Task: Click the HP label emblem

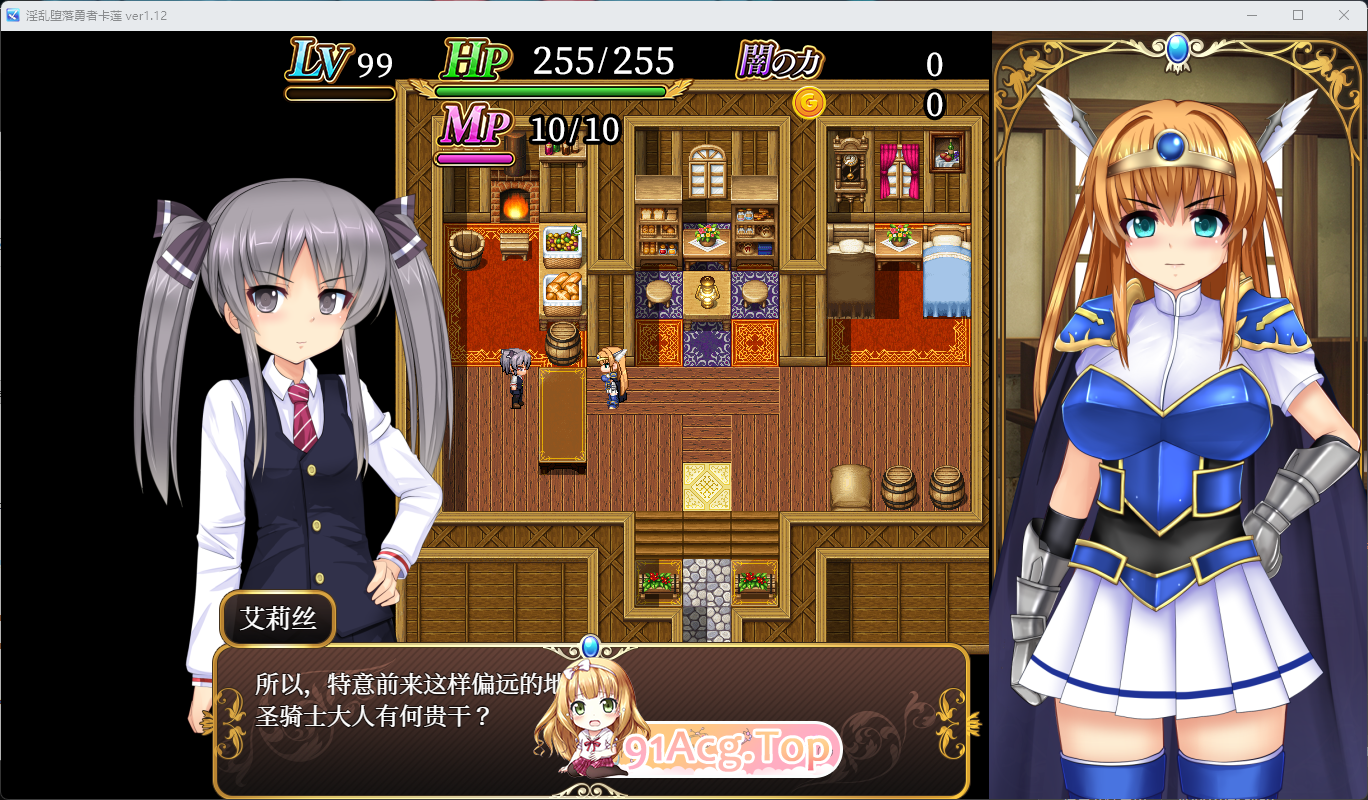Action: 477,62
